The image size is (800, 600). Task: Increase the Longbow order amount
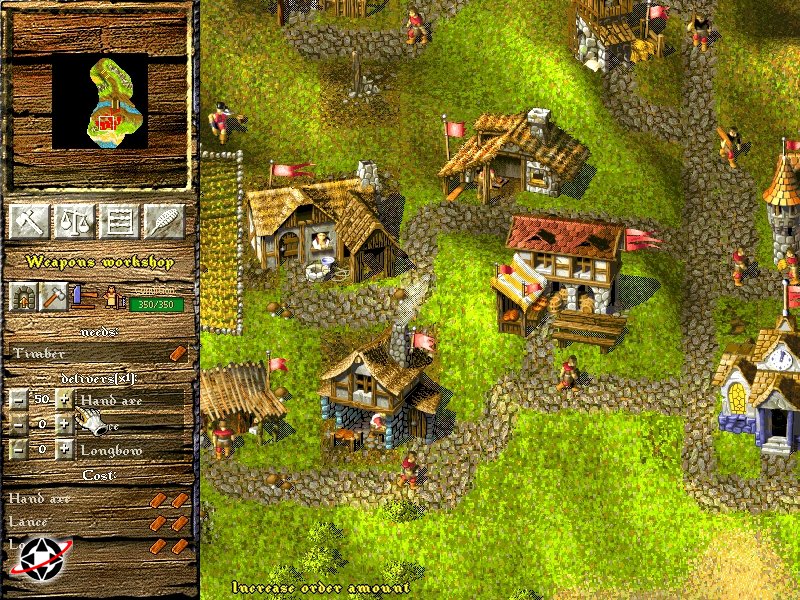click(65, 450)
